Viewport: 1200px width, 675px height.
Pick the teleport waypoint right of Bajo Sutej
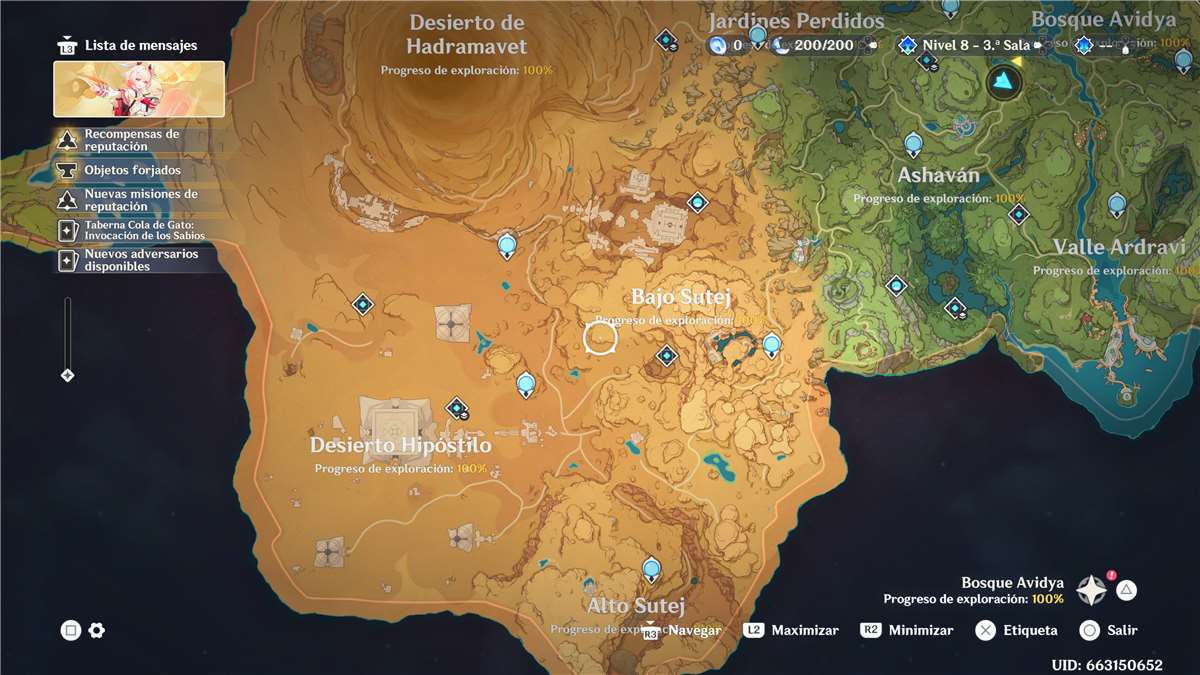point(771,345)
